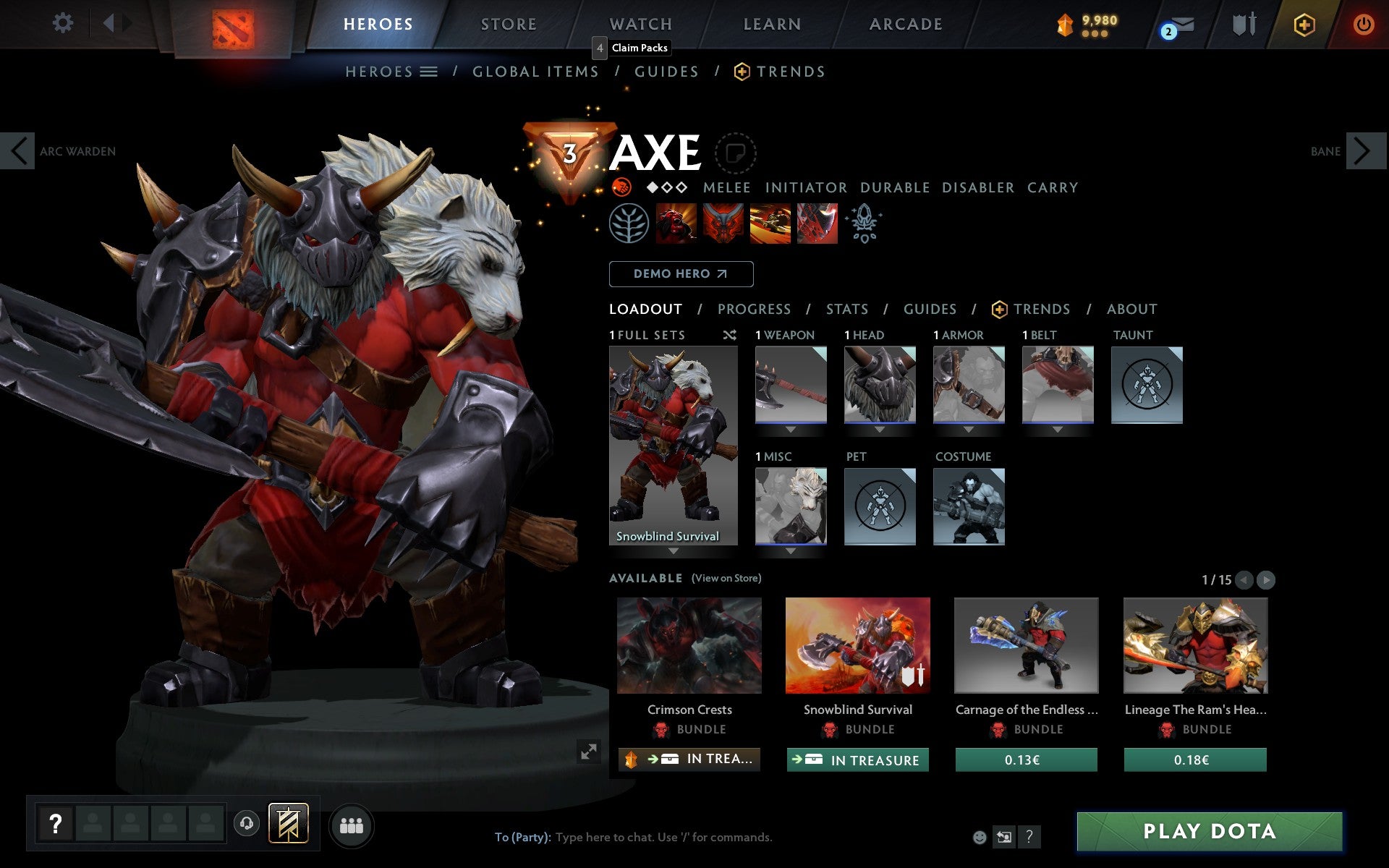Click the DEMO HERO button
The image size is (1389, 868).
[x=681, y=274]
